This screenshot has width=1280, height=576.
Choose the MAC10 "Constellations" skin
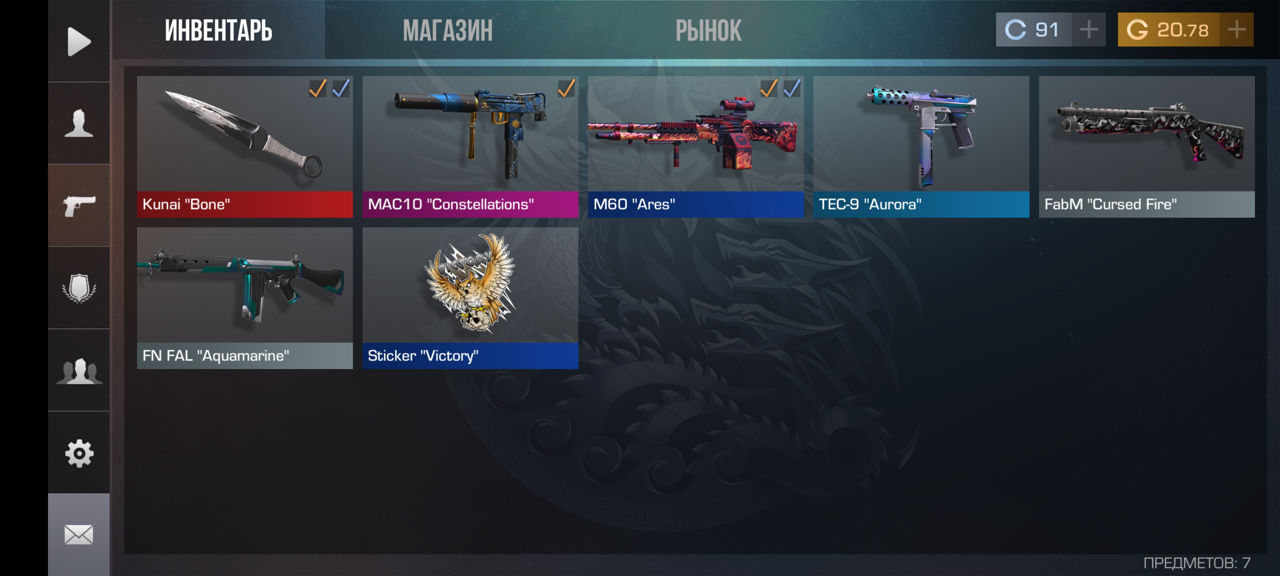pos(470,146)
